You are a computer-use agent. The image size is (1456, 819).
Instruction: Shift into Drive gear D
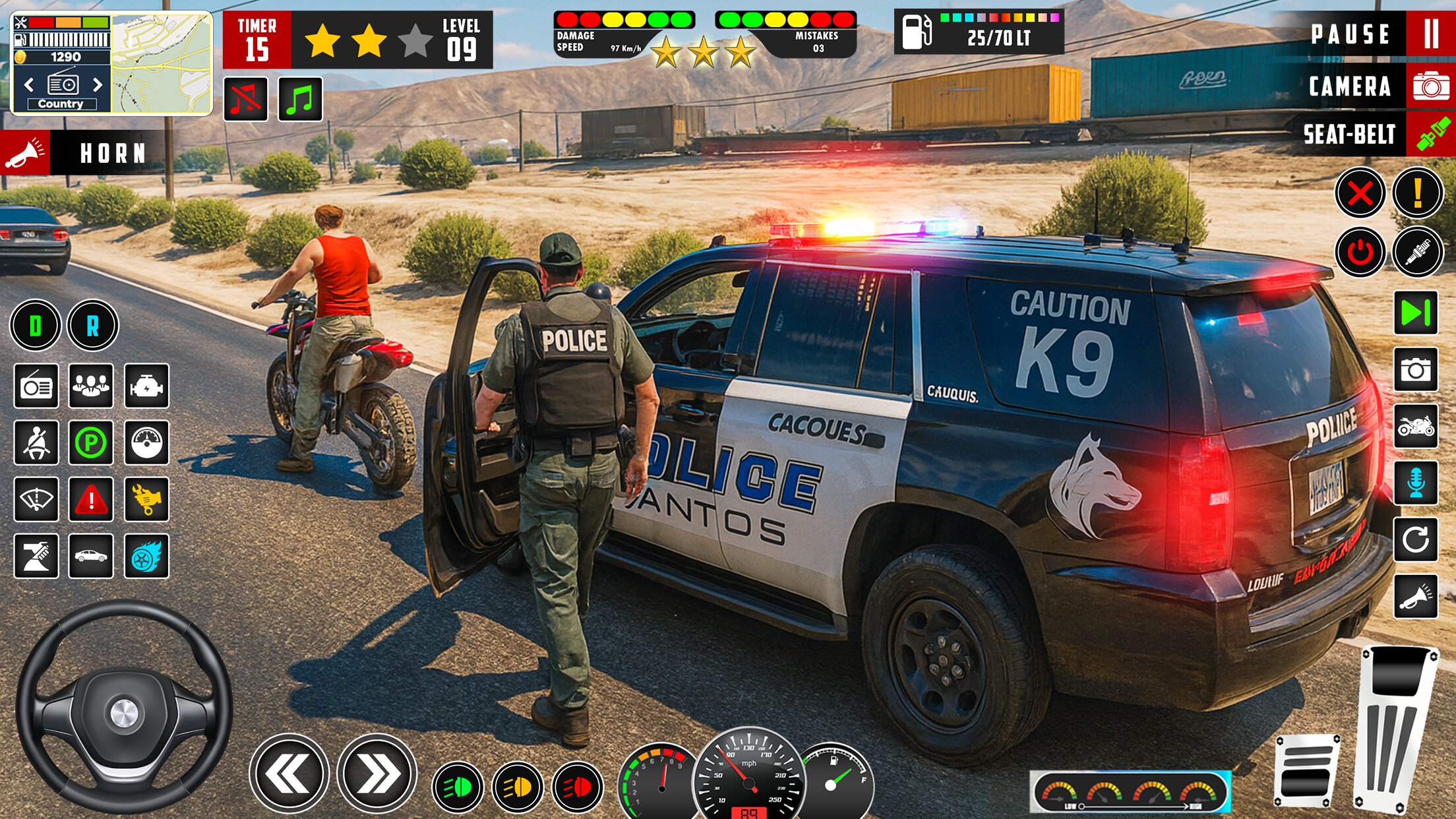(36, 325)
